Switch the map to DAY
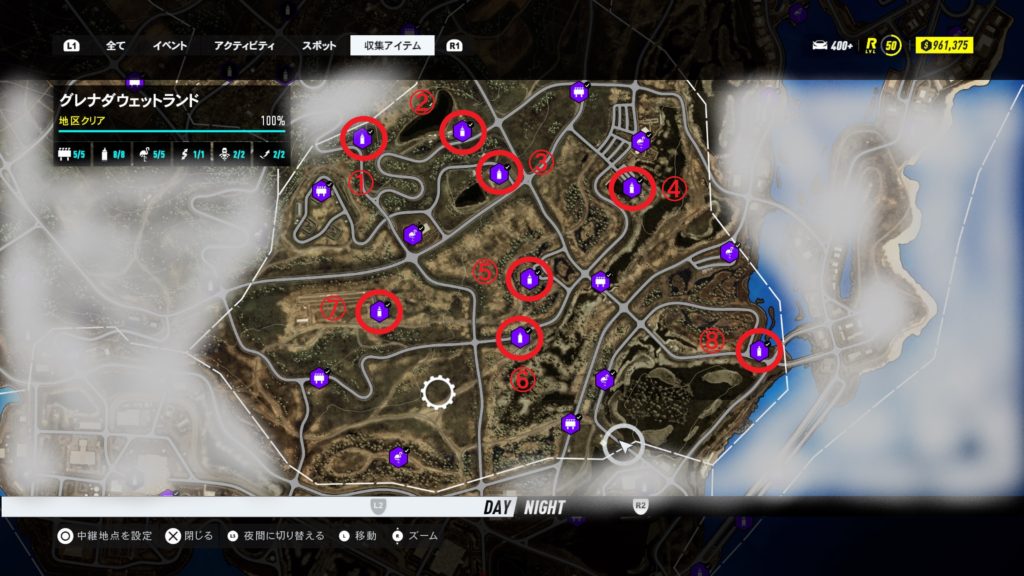Viewport: 1024px width, 576px height. pos(497,507)
